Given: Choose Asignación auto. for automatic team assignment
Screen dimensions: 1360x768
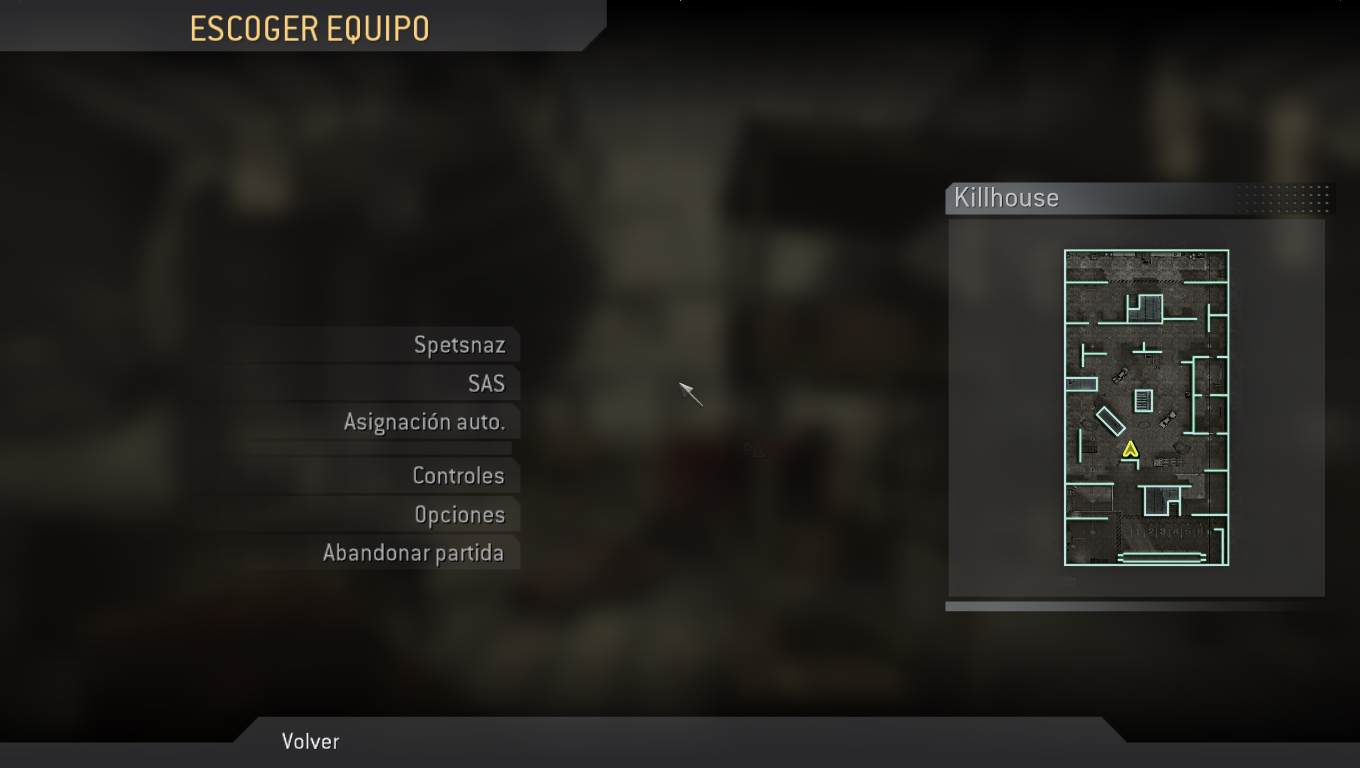Looking at the screenshot, I should 427,422.
